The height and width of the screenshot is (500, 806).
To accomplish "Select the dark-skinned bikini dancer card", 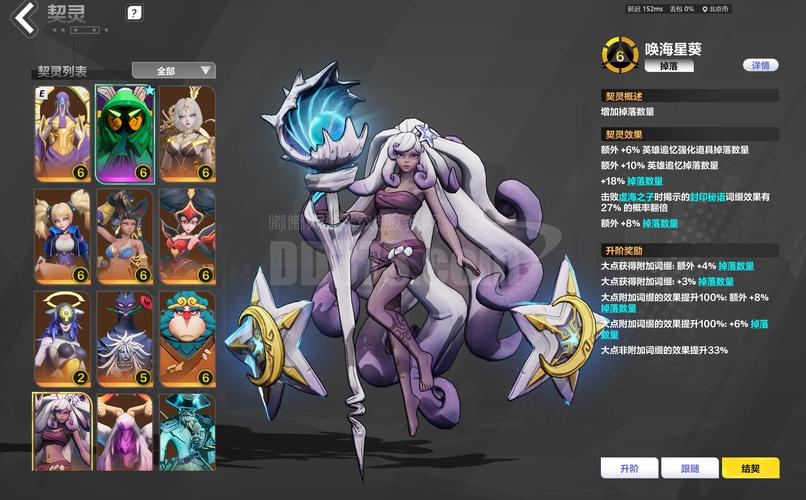I will click(x=124, y=235).
